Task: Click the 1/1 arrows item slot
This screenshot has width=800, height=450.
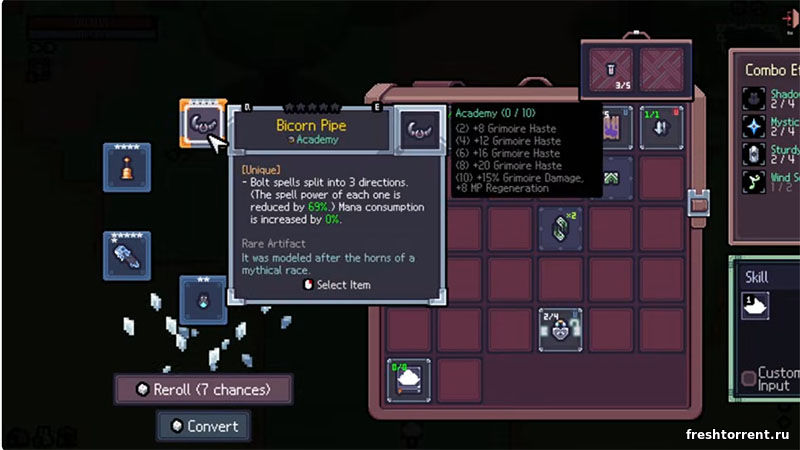Action: coord(663,128)
